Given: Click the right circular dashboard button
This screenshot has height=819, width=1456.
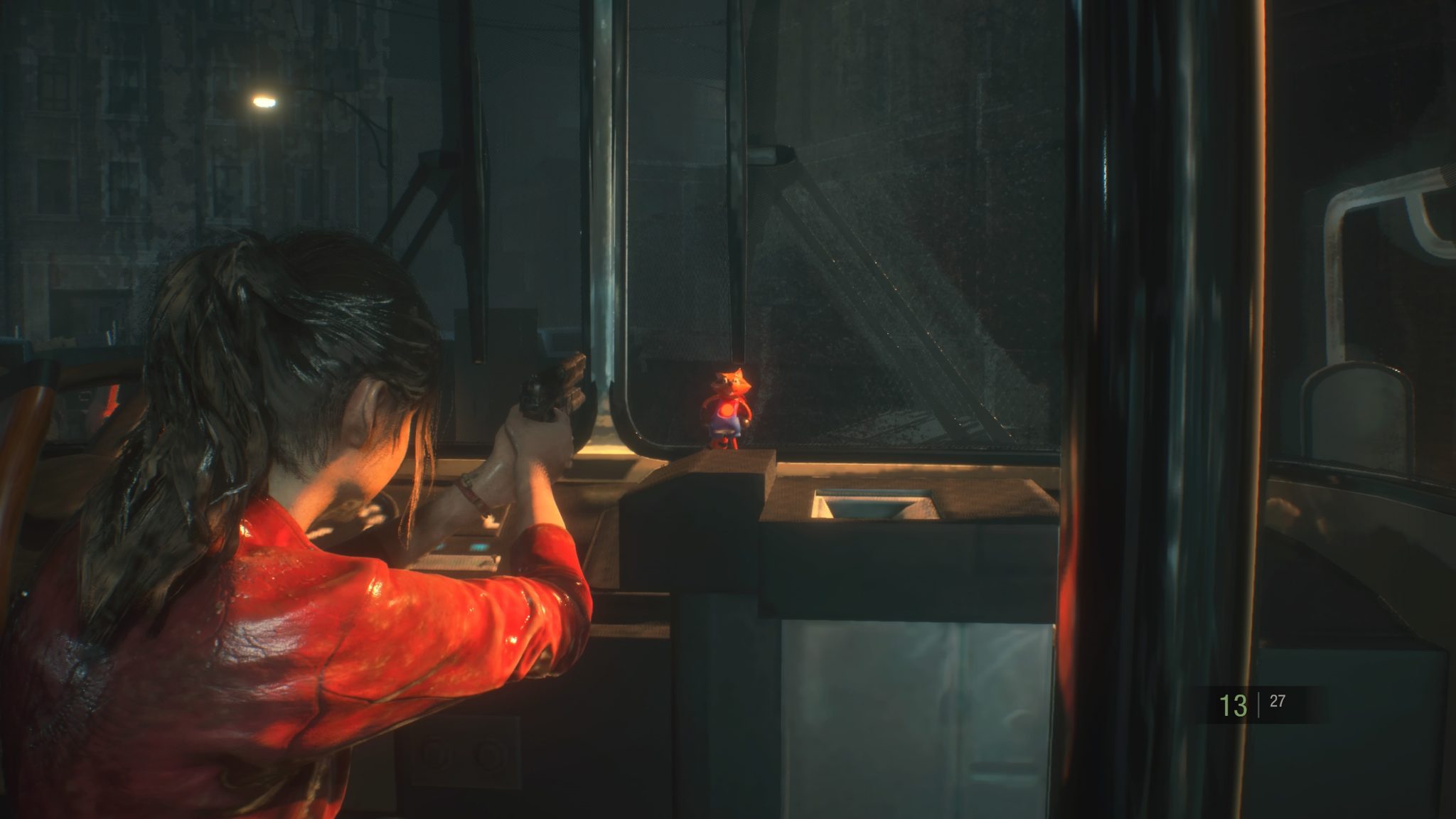Looking at the screenshot, I should click(x=487, y=752).
